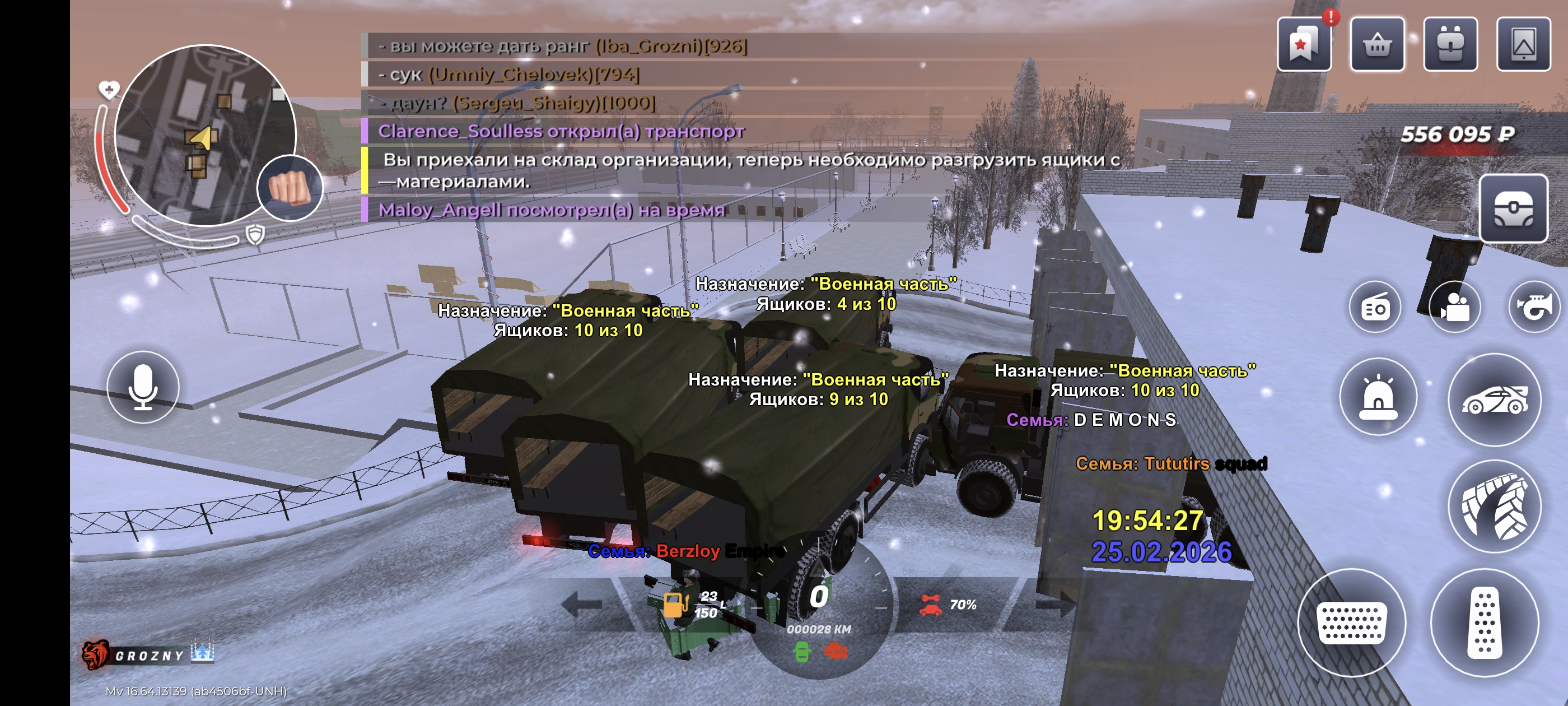
Task: Turn on the radio
Action: (1375, 307)
